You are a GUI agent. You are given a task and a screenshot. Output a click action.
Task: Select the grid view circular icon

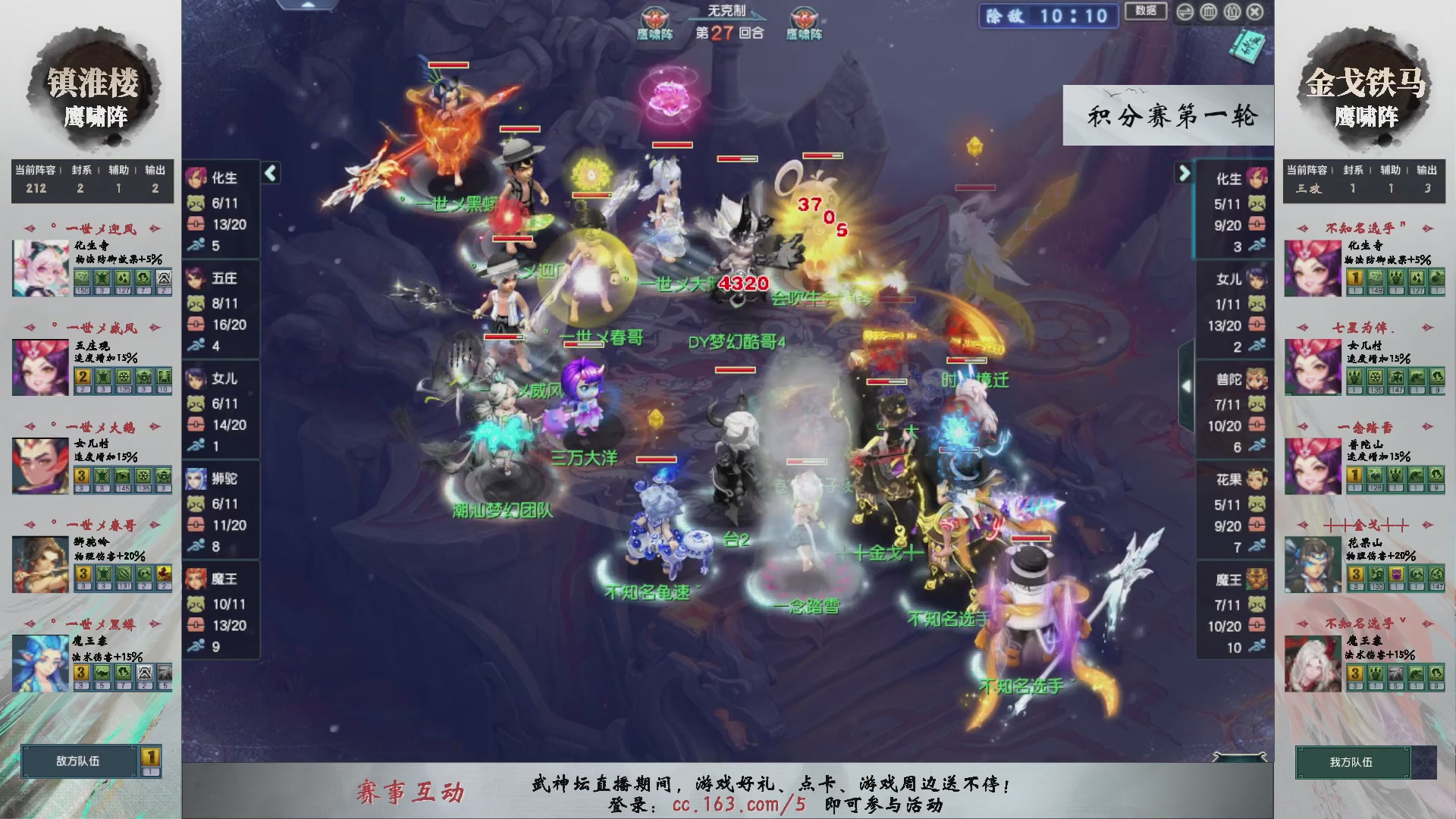[x=1208, y=12]
